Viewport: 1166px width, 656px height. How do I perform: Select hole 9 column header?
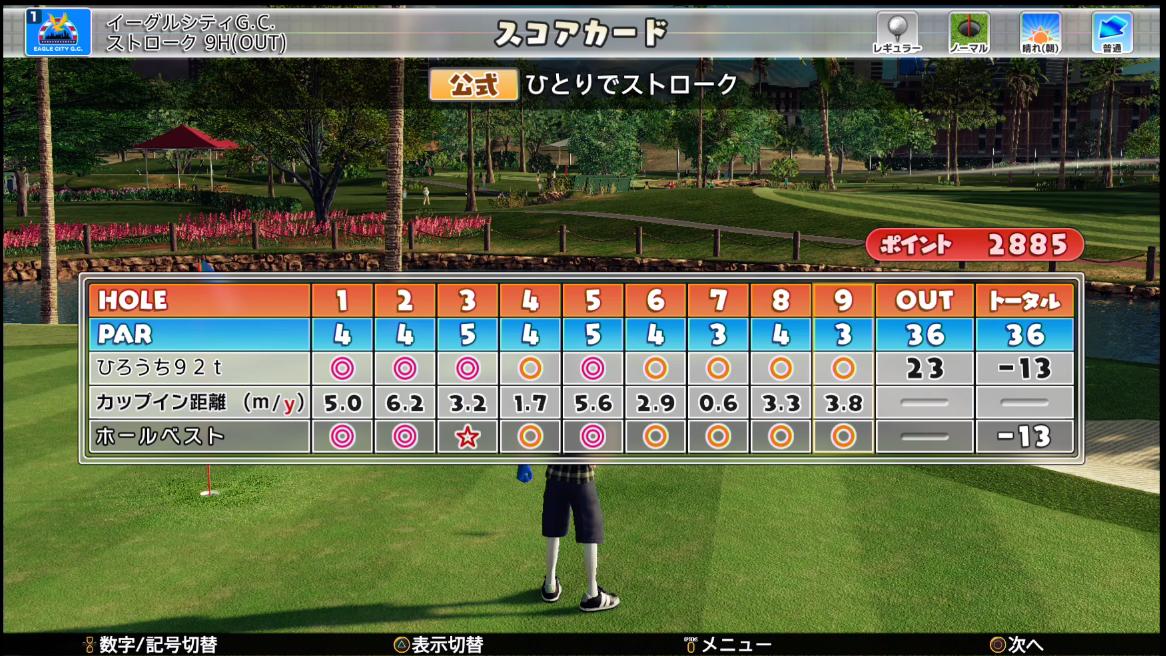(x=843, y=300)
